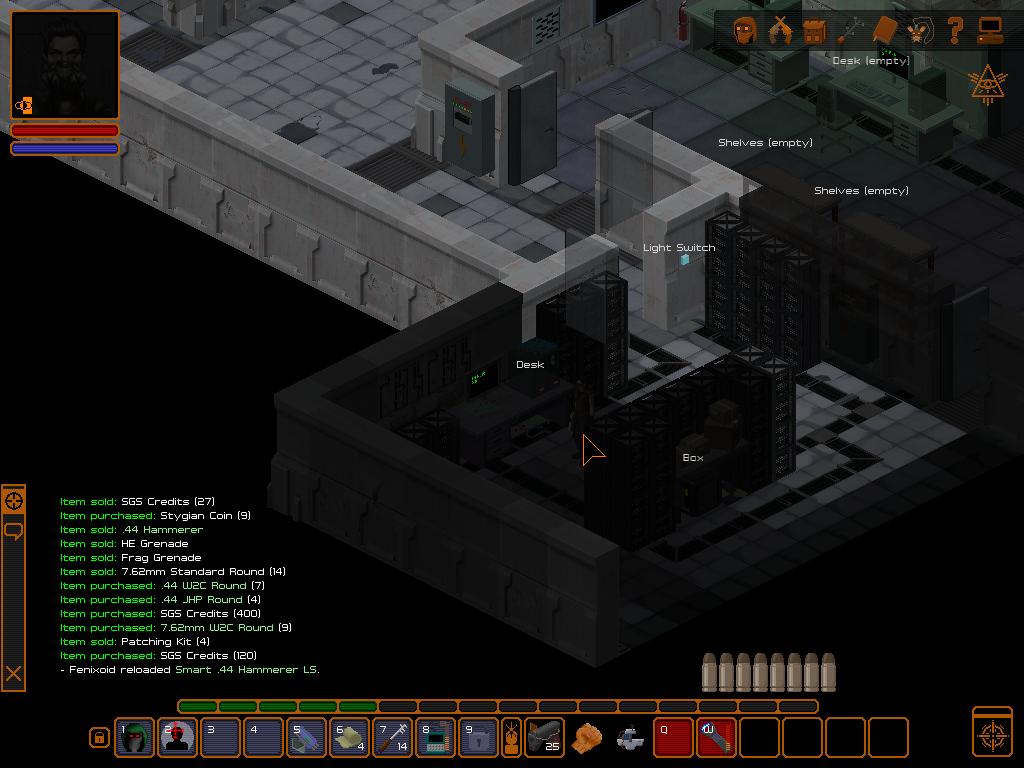The height and width of the screenshot is (768, 1024).
Task: Open the backpack inventory
Action: 815,31
